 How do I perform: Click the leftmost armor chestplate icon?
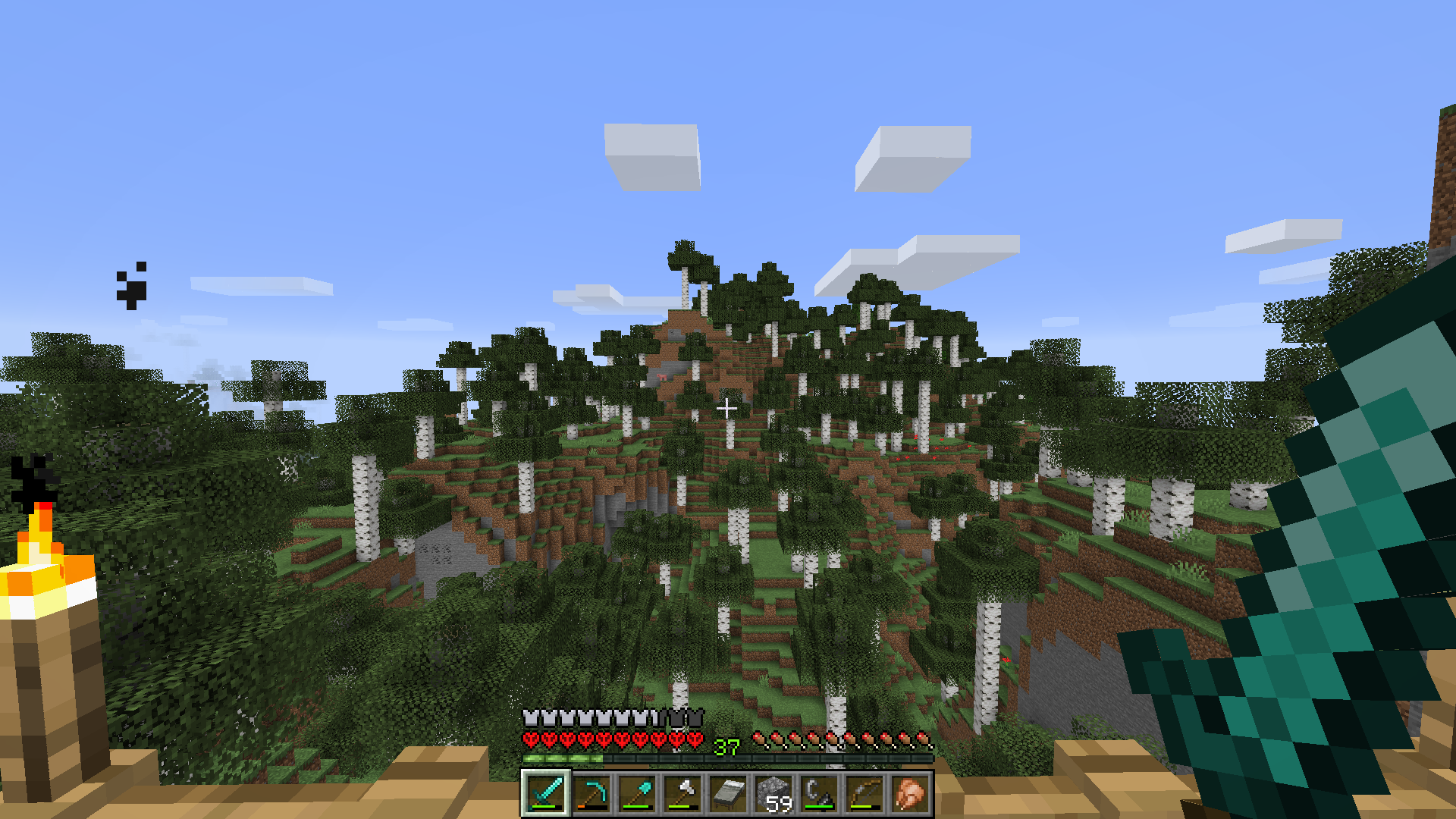pos(529,718)
